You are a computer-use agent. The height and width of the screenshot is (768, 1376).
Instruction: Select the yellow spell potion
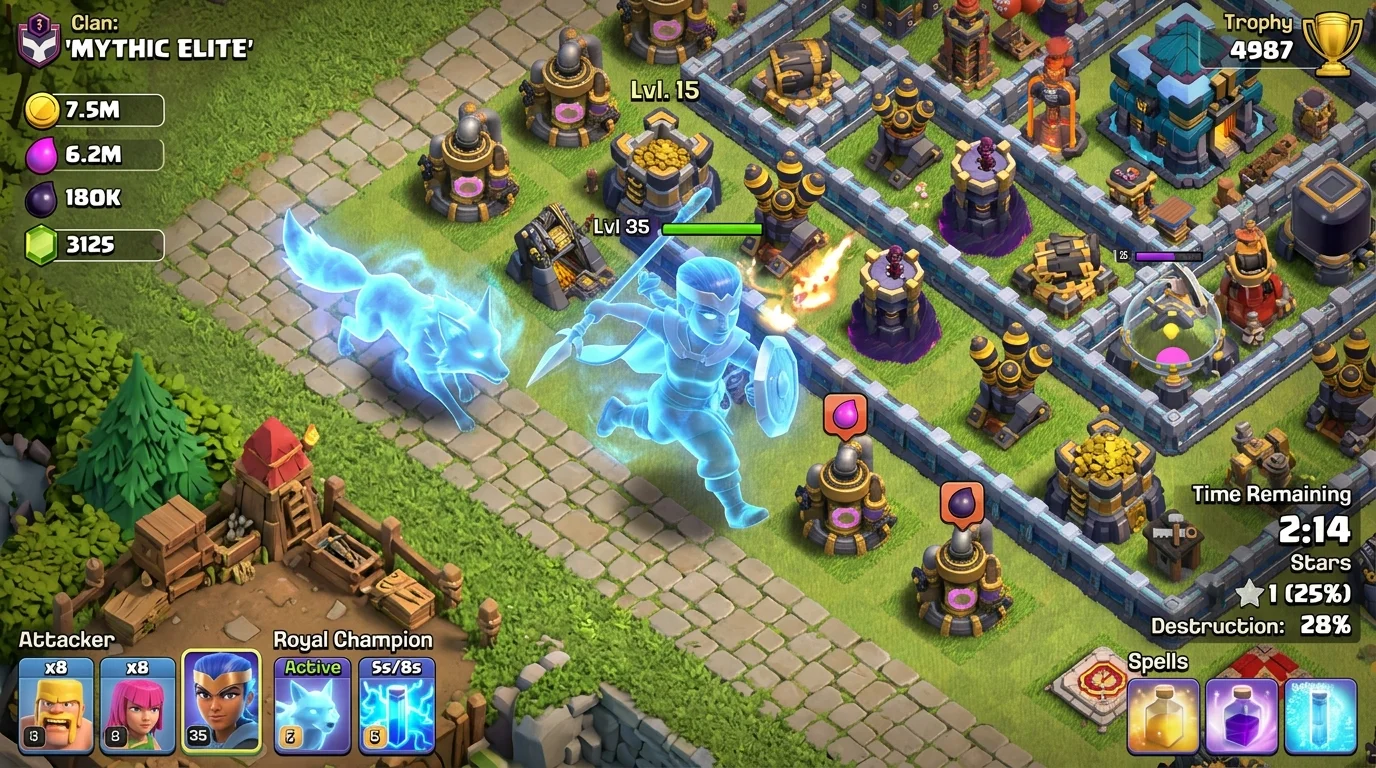[x=1163, y=716]
